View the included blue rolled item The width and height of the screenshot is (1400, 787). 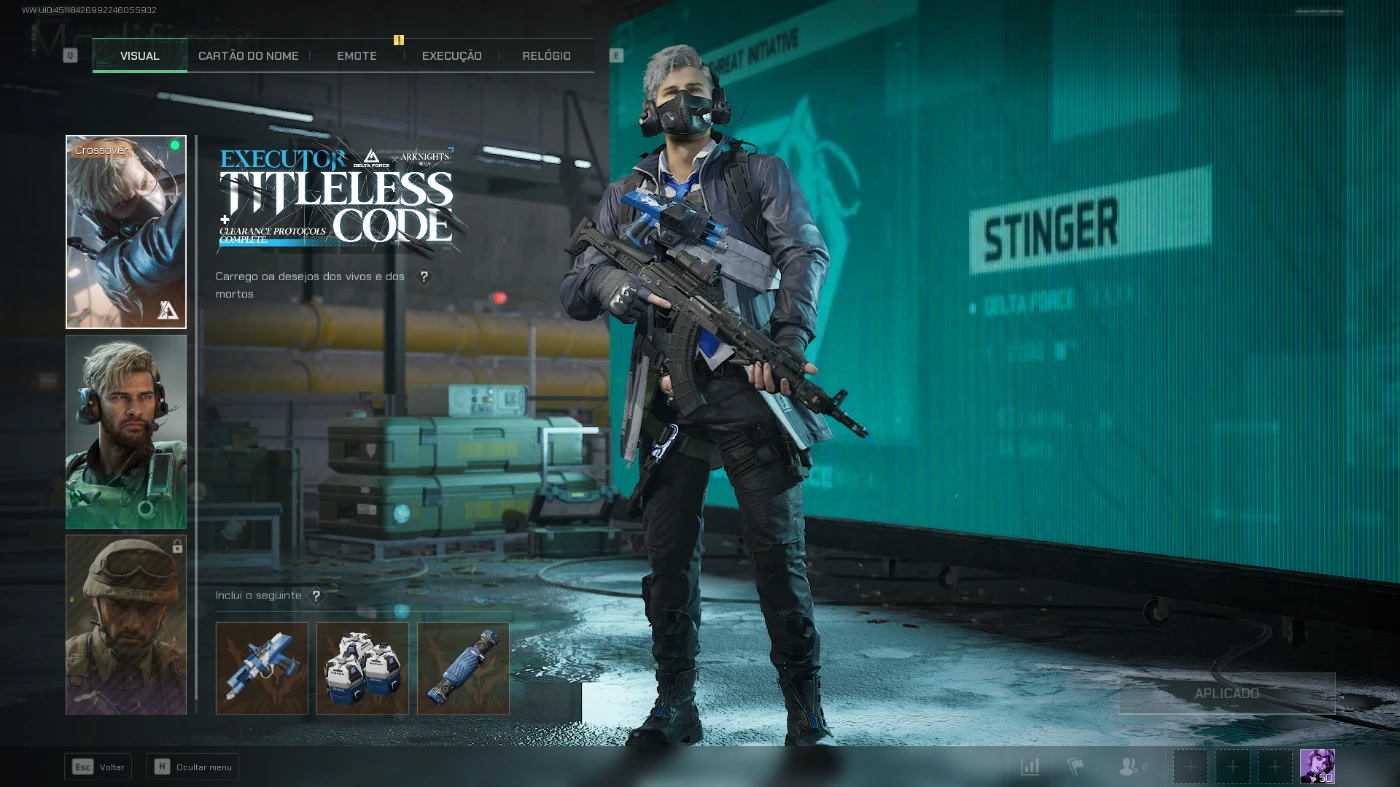click(463, 668)
